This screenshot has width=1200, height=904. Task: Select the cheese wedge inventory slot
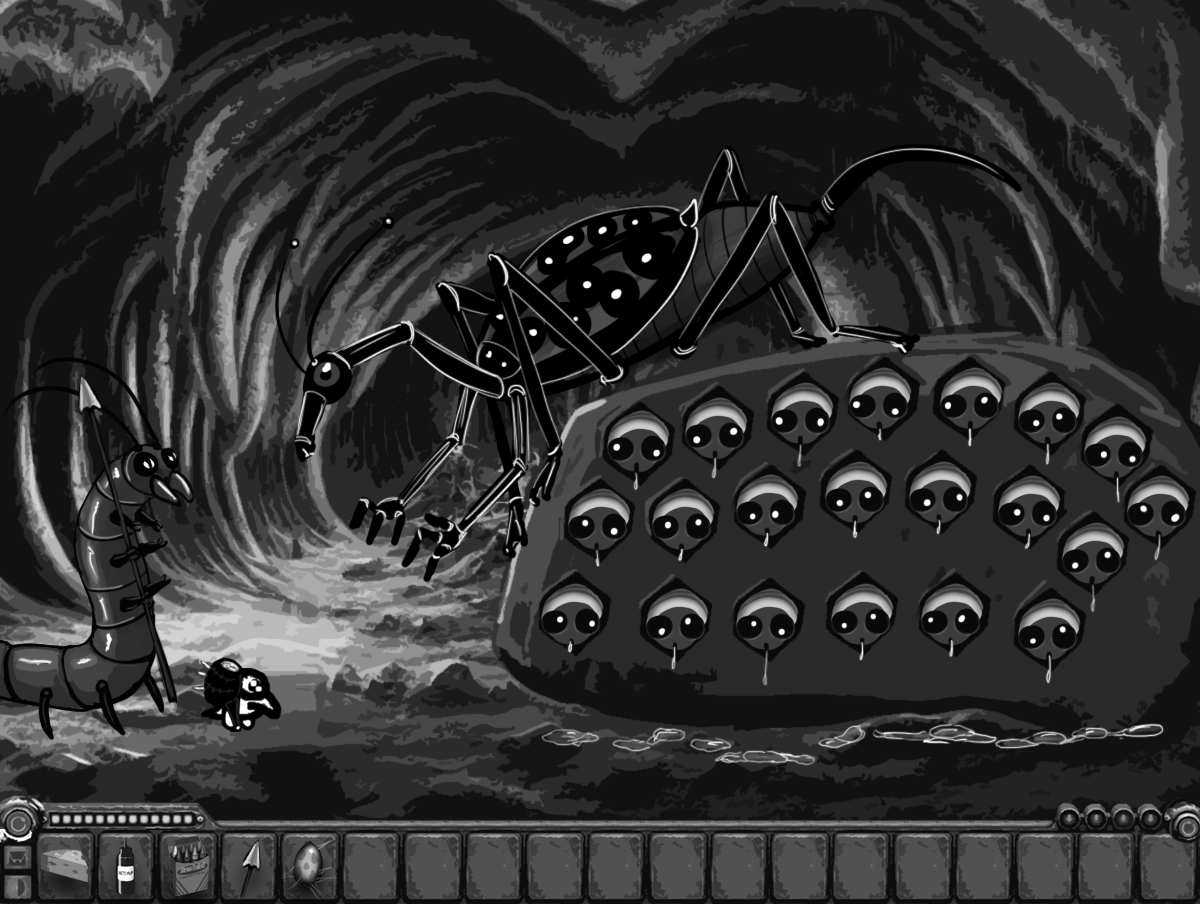click(x=66, y=863)
